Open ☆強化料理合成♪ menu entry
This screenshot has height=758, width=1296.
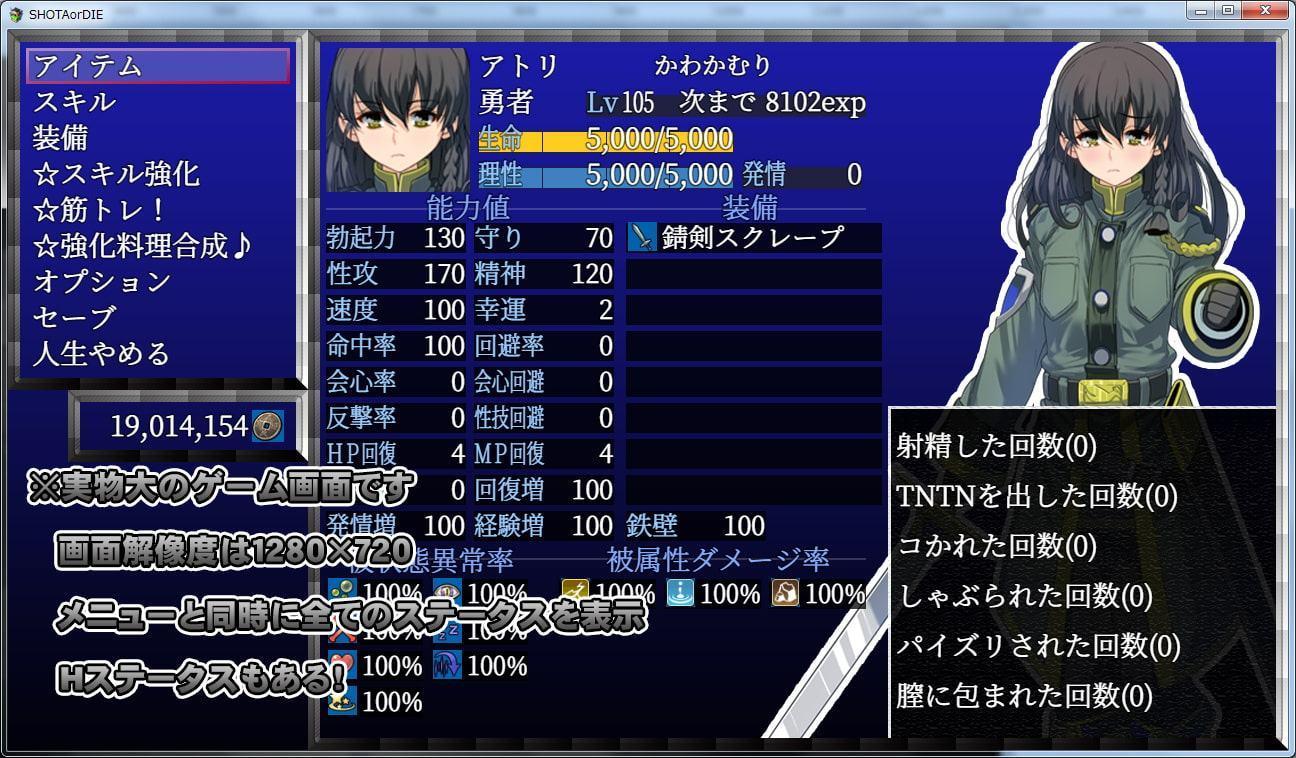point(158,246)
